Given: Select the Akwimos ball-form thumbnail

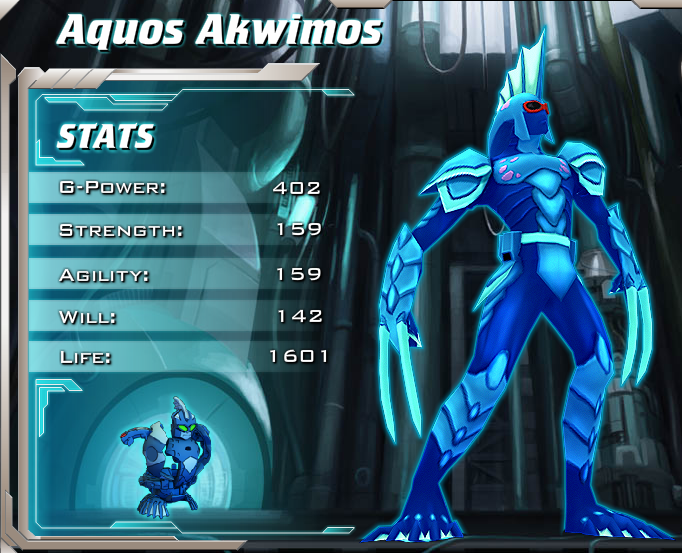Looking at the screenshot, I should (x=164, y=453).
